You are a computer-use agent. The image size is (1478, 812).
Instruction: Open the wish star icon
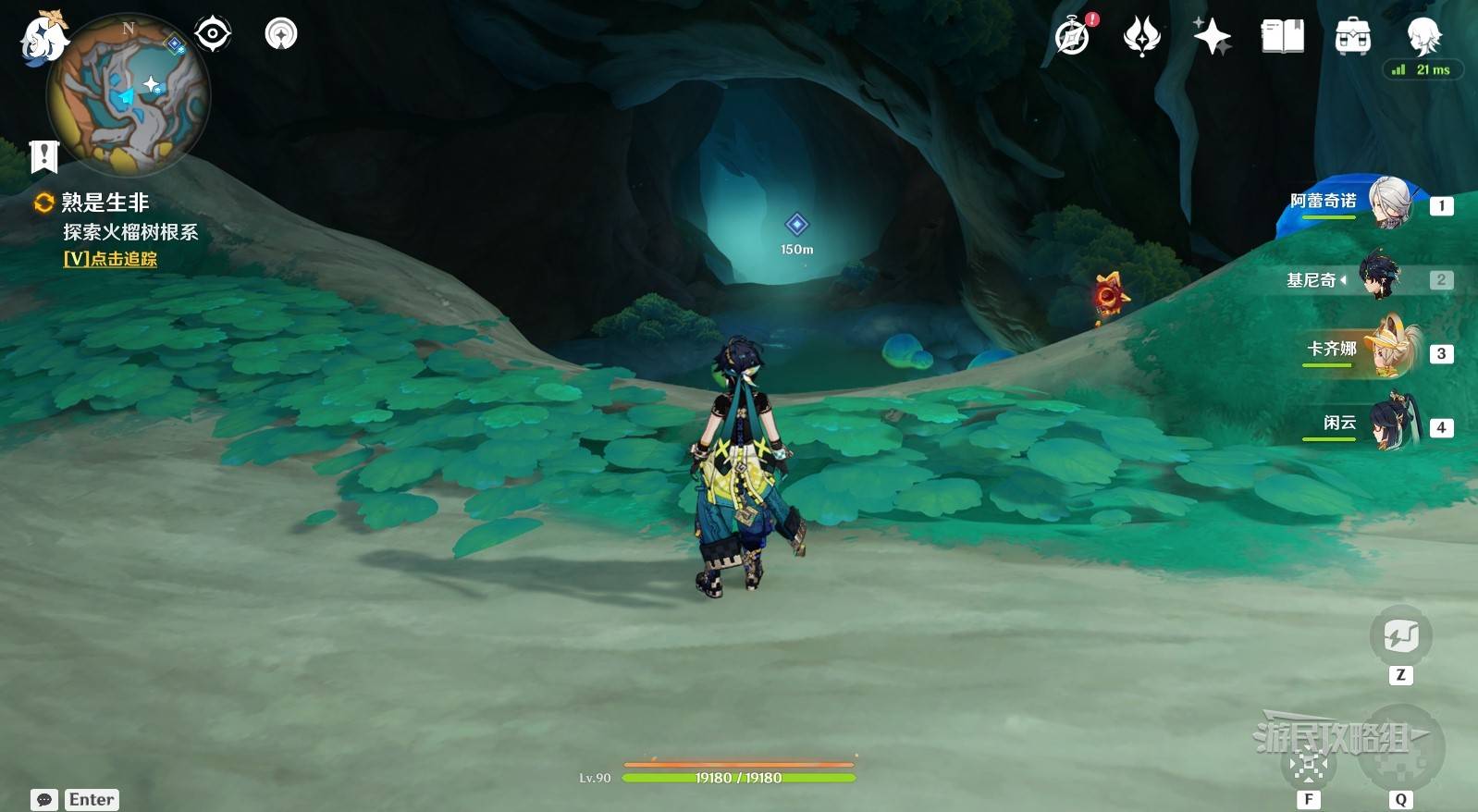coord(1212,37)
